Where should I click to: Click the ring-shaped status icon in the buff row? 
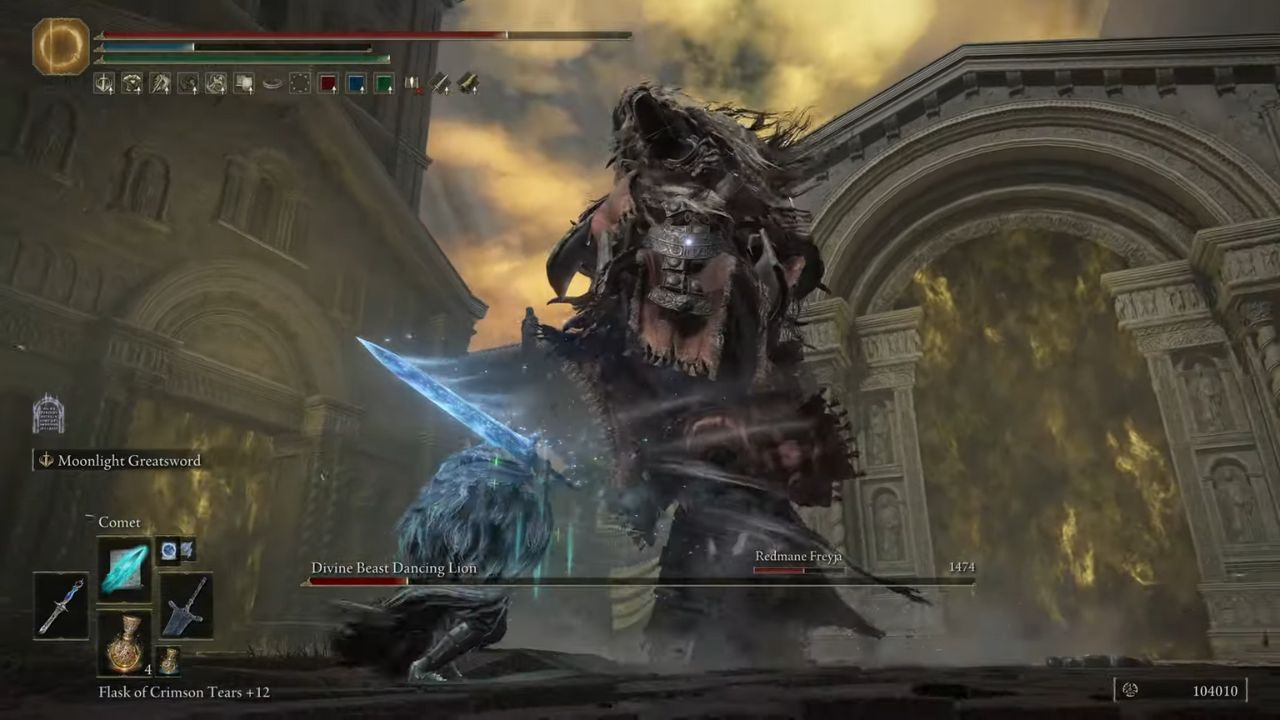[x=273, y=84]
